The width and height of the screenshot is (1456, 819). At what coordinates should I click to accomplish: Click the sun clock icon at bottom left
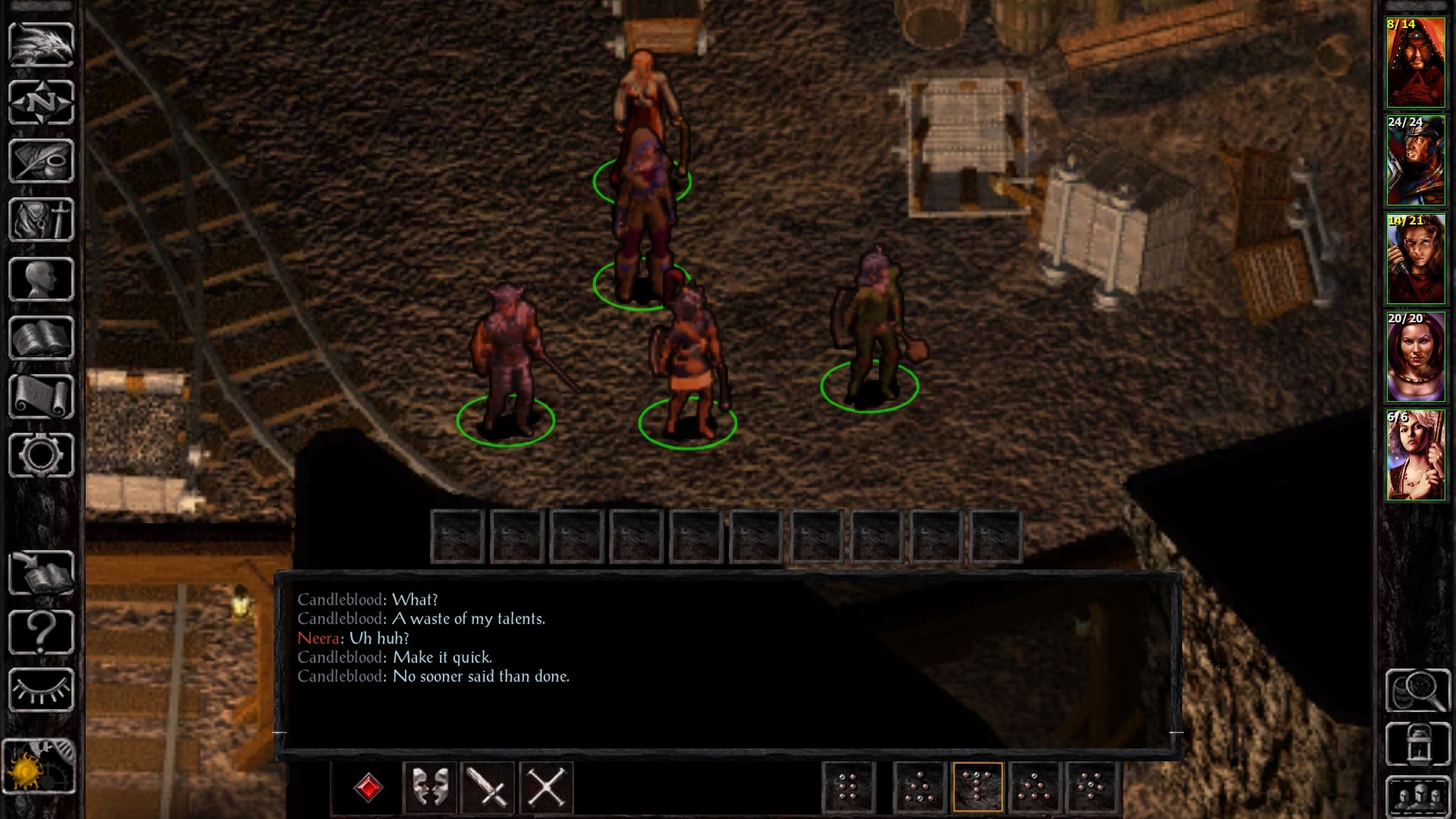tap(39, 767)
